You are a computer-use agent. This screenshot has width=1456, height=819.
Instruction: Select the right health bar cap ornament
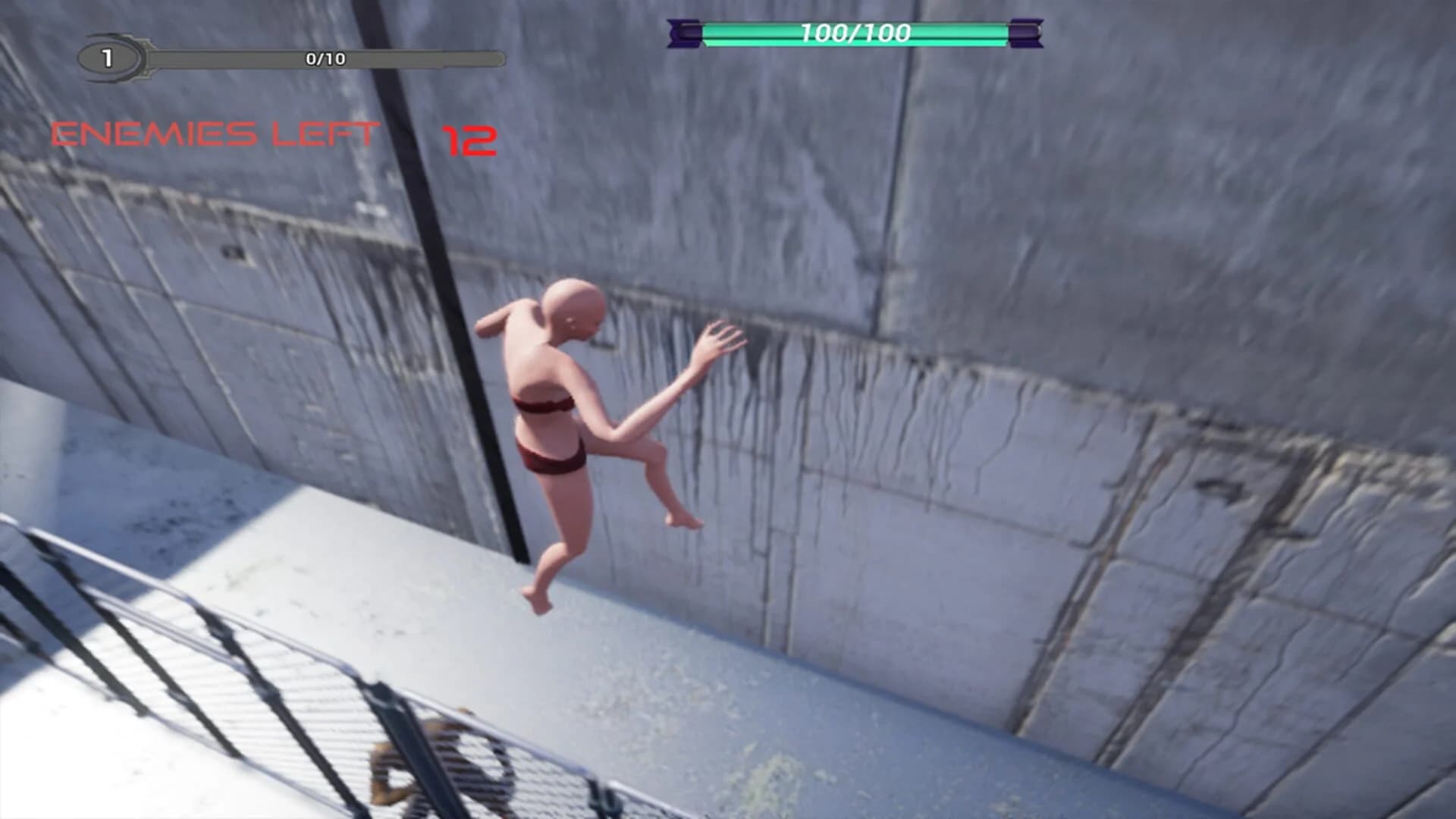1025,33
